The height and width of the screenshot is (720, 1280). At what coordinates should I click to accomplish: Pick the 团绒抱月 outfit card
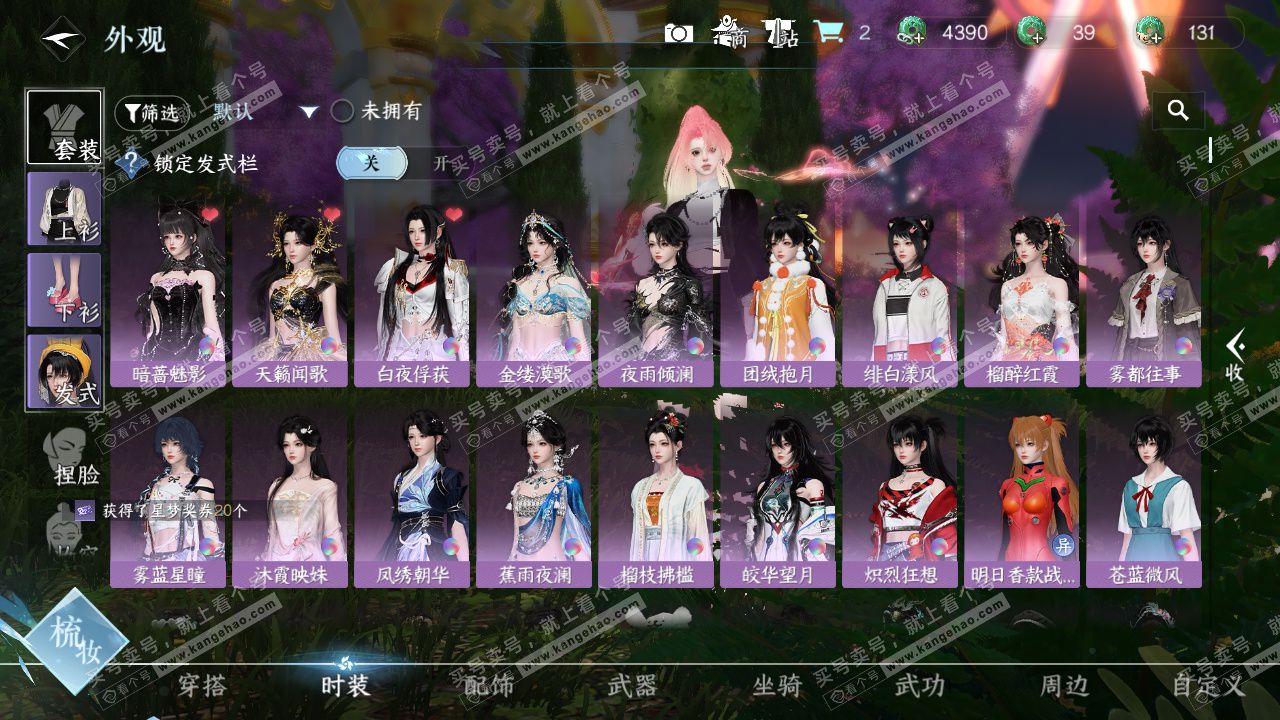pos(778,297)
